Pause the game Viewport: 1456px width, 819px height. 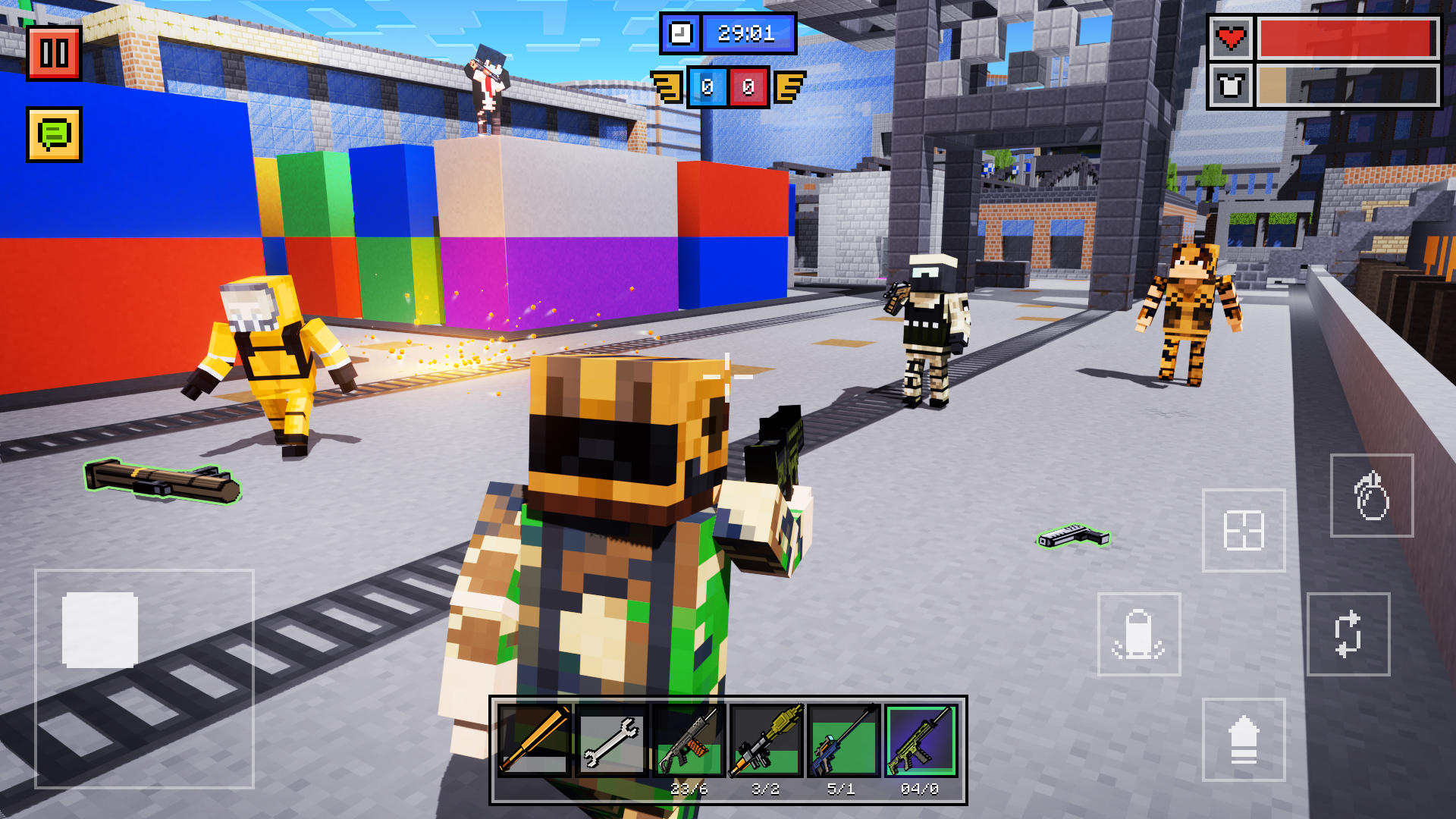pyautogui.click(x=53, y=53)
